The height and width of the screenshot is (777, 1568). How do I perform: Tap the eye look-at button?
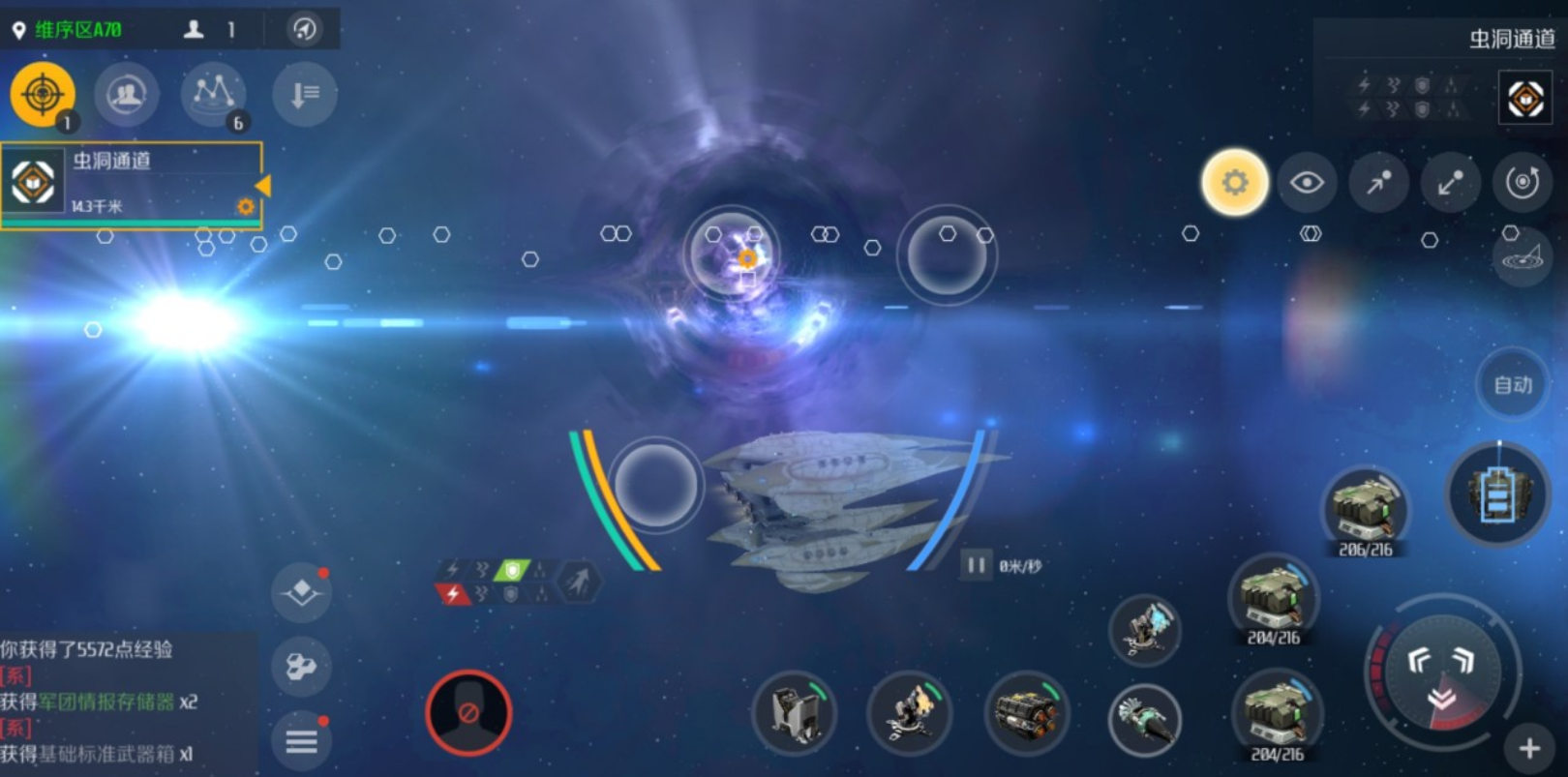[1307, 182]
